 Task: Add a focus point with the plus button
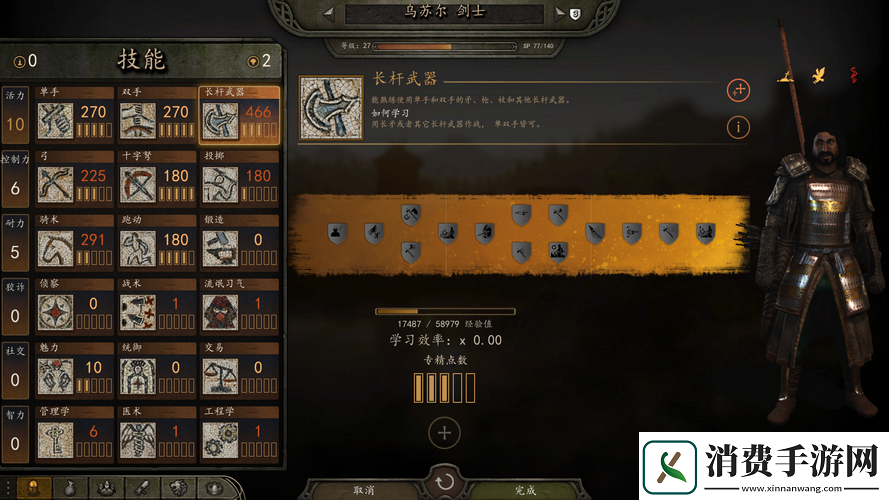[x=444, y=433]
